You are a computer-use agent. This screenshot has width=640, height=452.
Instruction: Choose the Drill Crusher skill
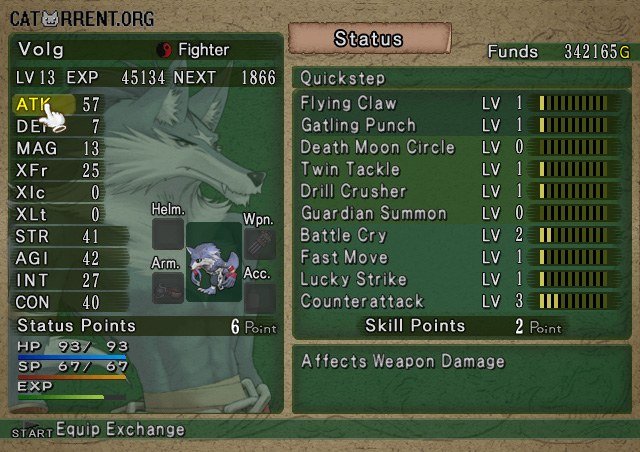coord(353,191)
